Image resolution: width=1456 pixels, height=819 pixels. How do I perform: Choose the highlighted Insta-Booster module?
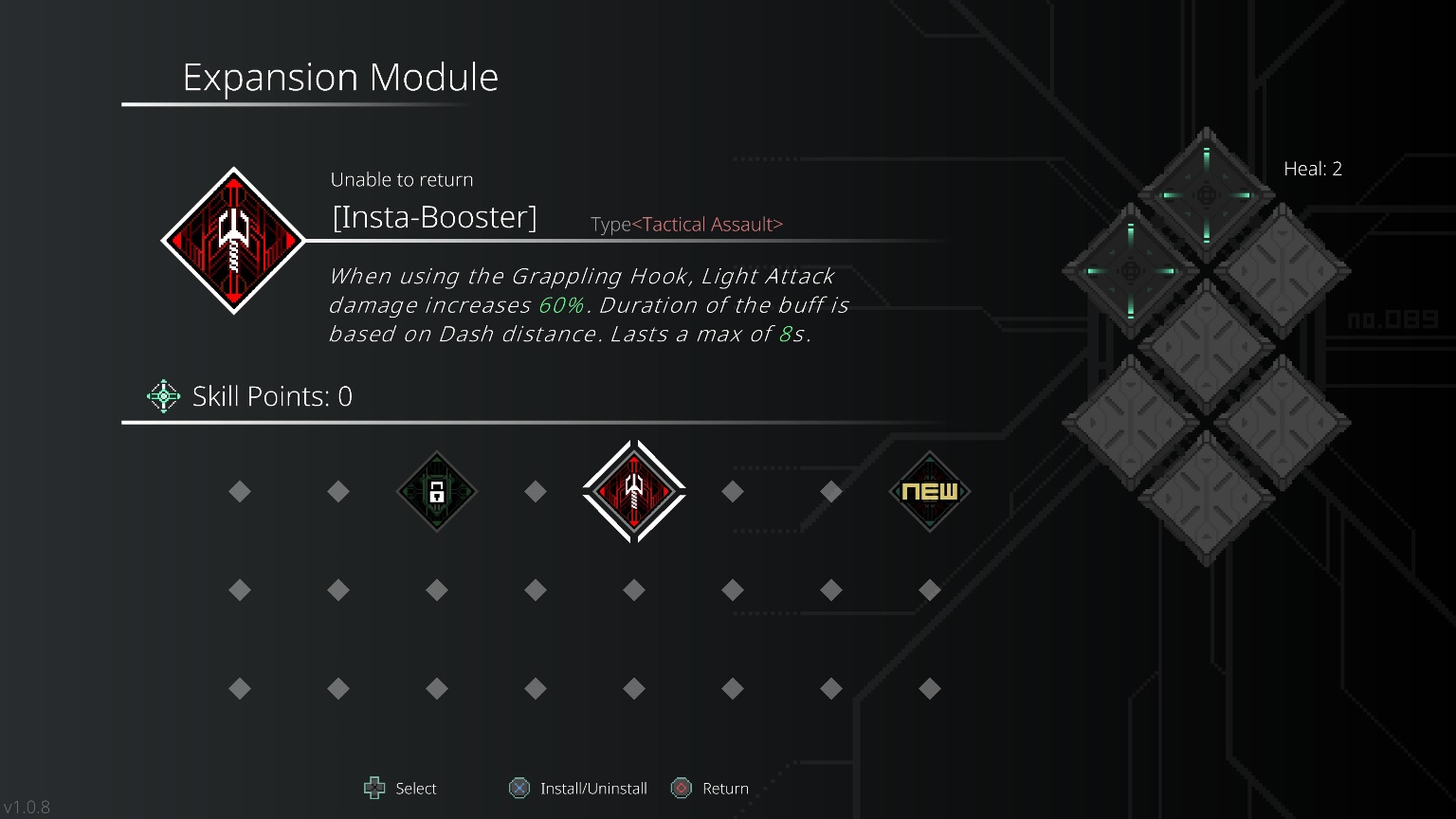coord(634,491)
